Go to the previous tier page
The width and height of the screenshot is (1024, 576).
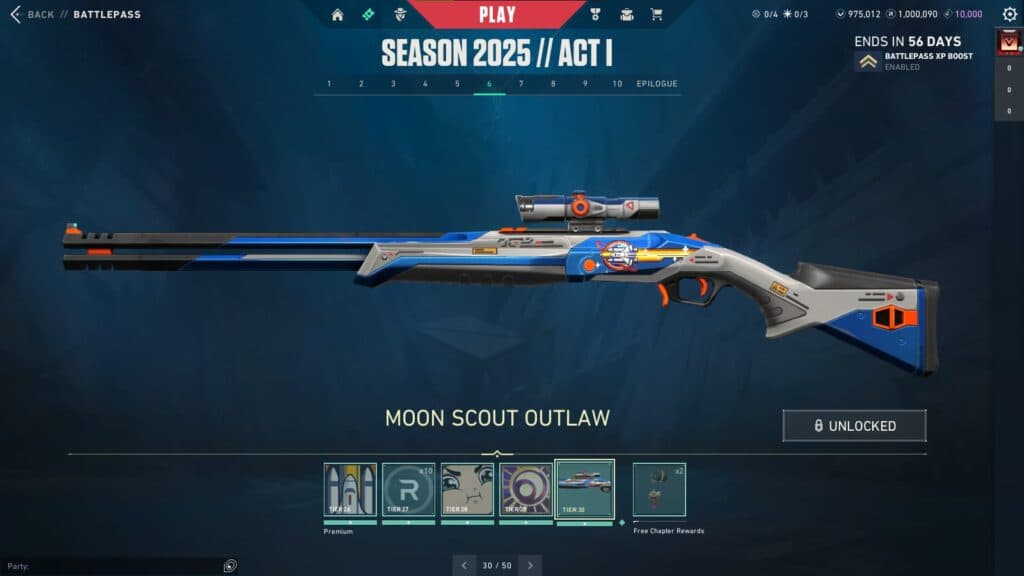coord(464,565)
